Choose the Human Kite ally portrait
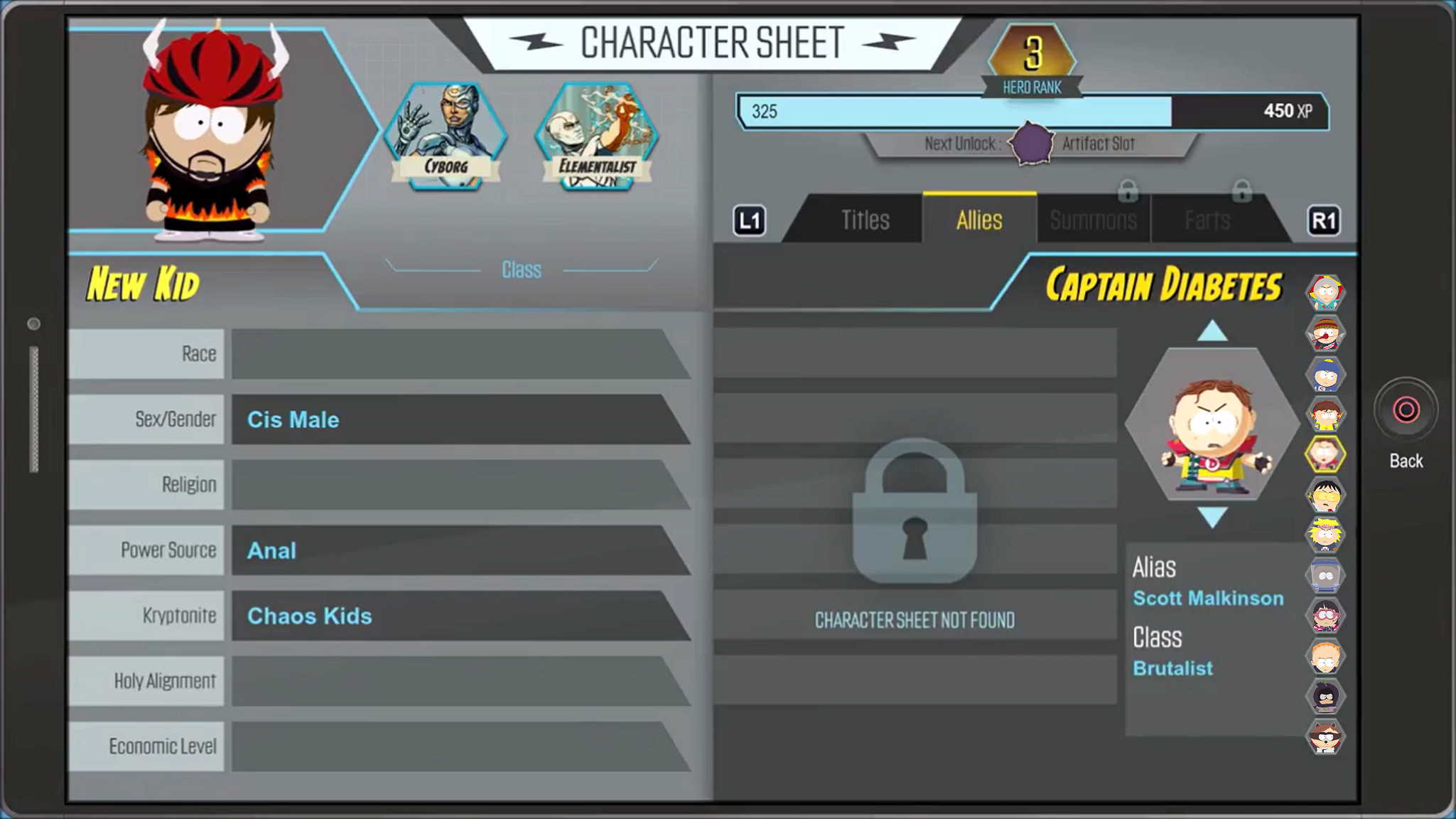The image size is (1456, 819). click(1325, 292)
